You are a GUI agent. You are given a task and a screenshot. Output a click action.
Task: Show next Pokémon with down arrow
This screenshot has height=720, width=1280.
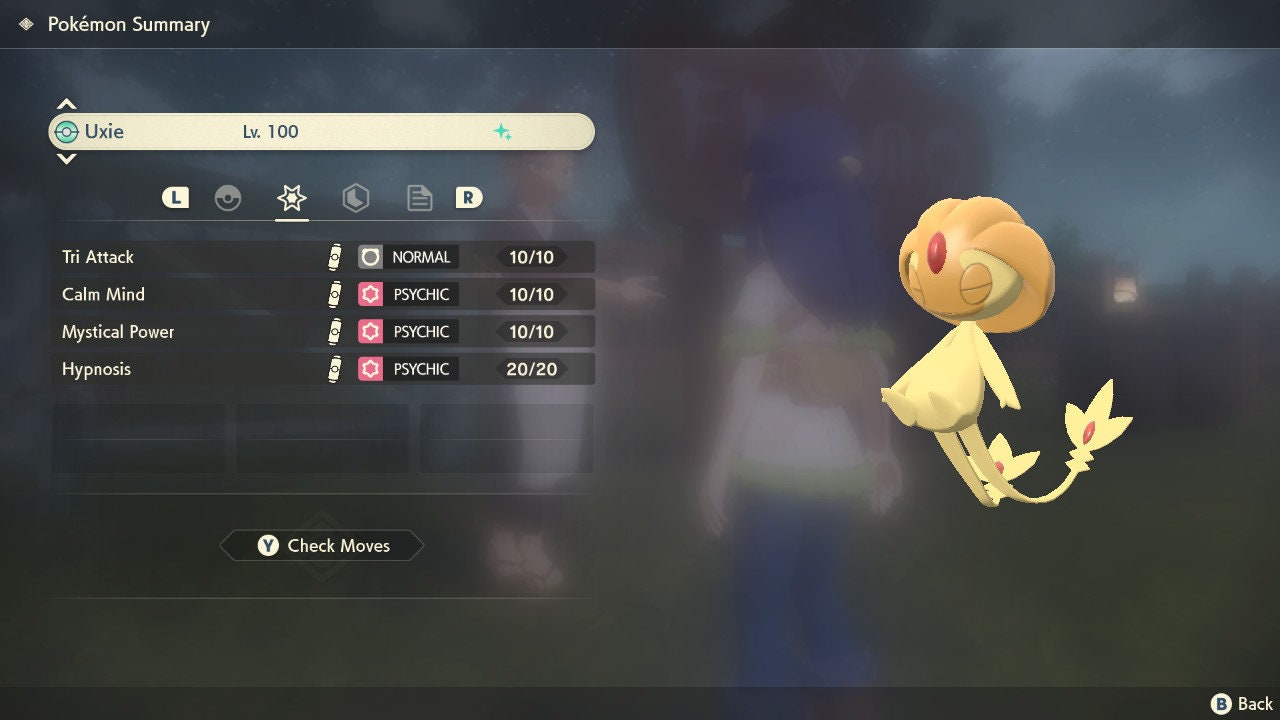click(x=66, y=159)
